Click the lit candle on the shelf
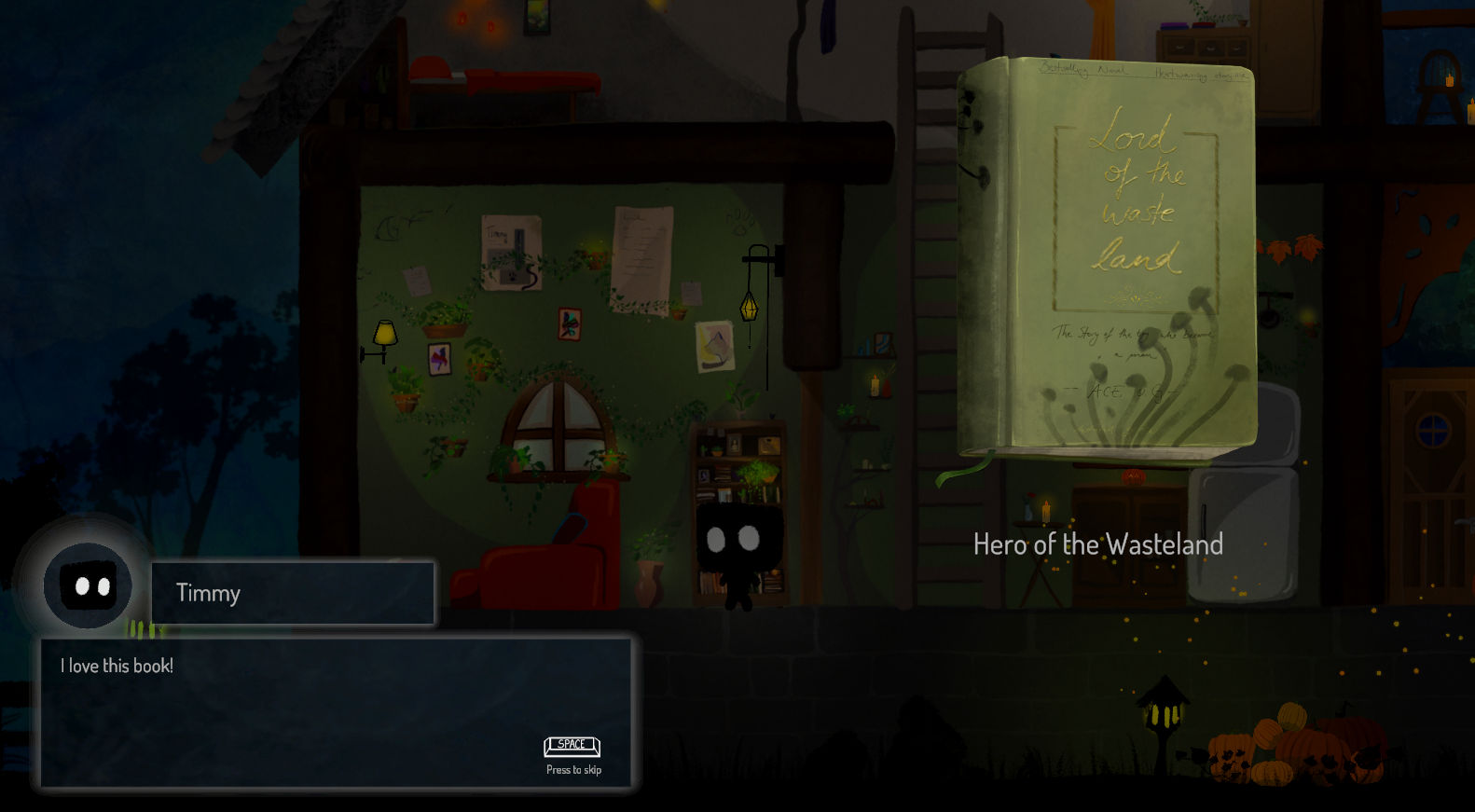The width and height of the screenshot is (1475, 812). pos(875,384)
